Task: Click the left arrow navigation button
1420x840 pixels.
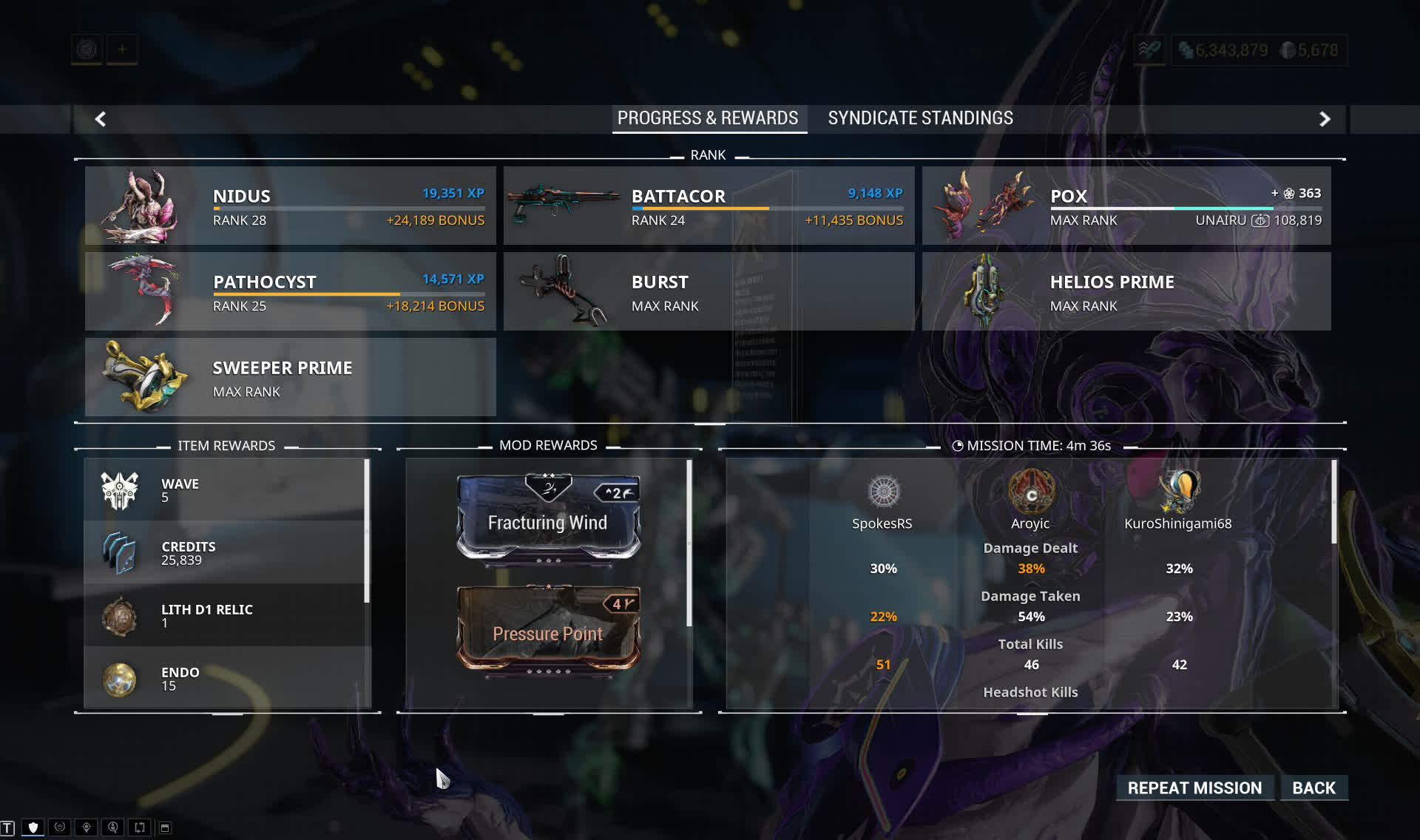Action: pyautogui.click(x=101, y=119)
